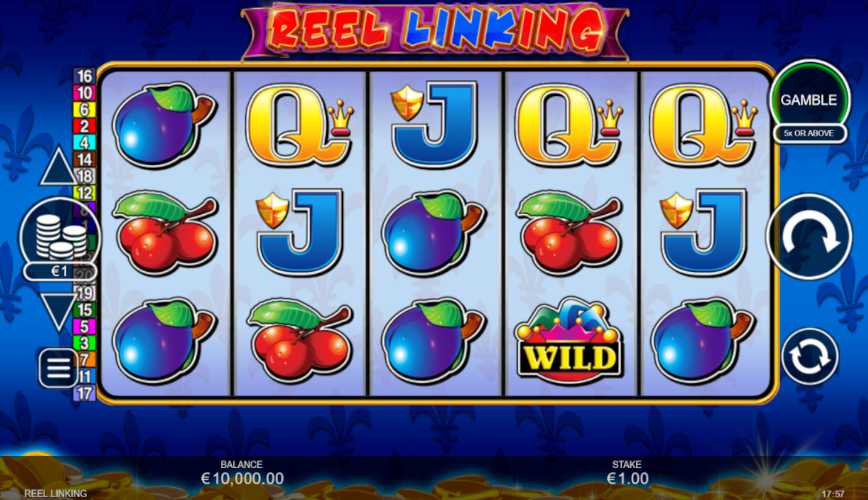This screenshot has width=868, height=500.
Task: Increase the stake with the up arrow
Action: [58, 167]
